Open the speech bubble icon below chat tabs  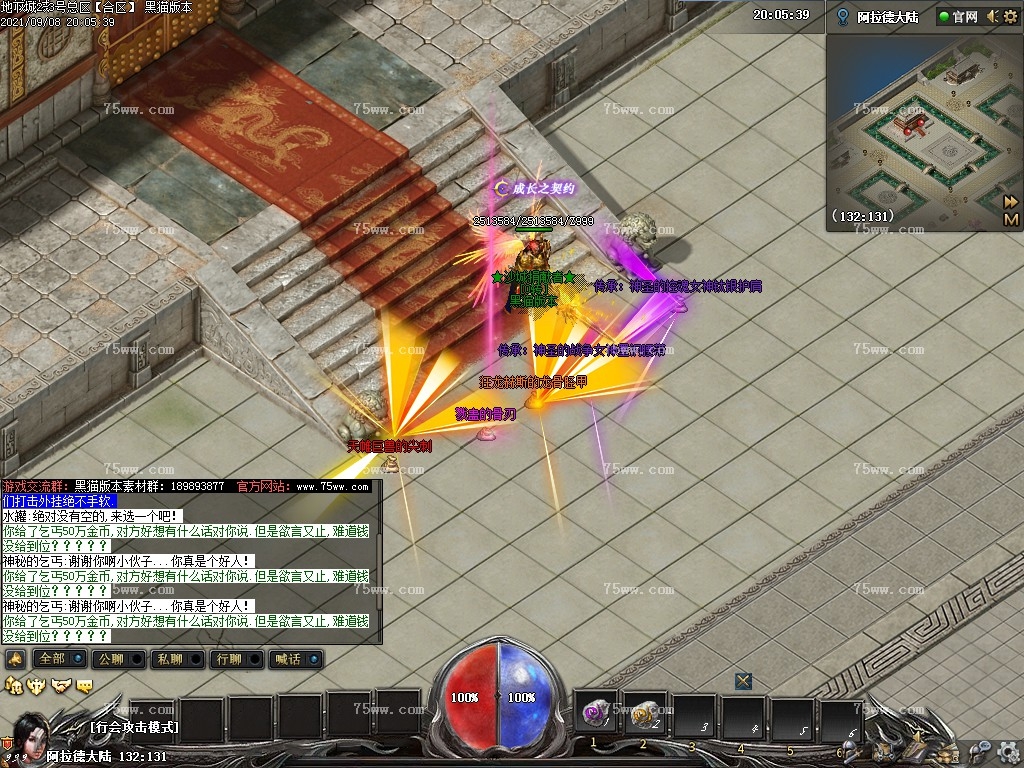pyautogui.click(x=85, y=685)
